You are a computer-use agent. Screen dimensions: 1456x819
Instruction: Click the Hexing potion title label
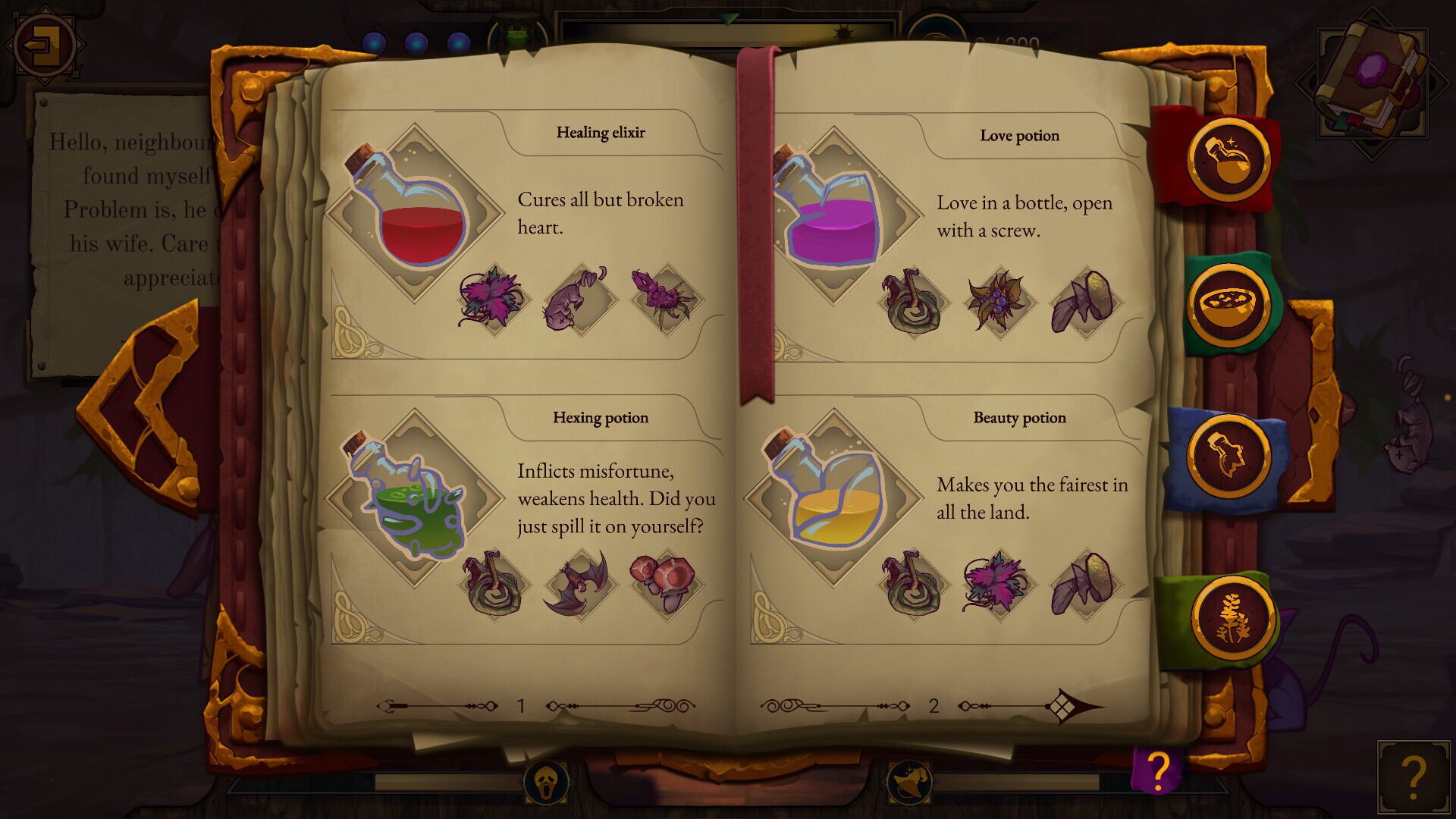pos(599,418)
